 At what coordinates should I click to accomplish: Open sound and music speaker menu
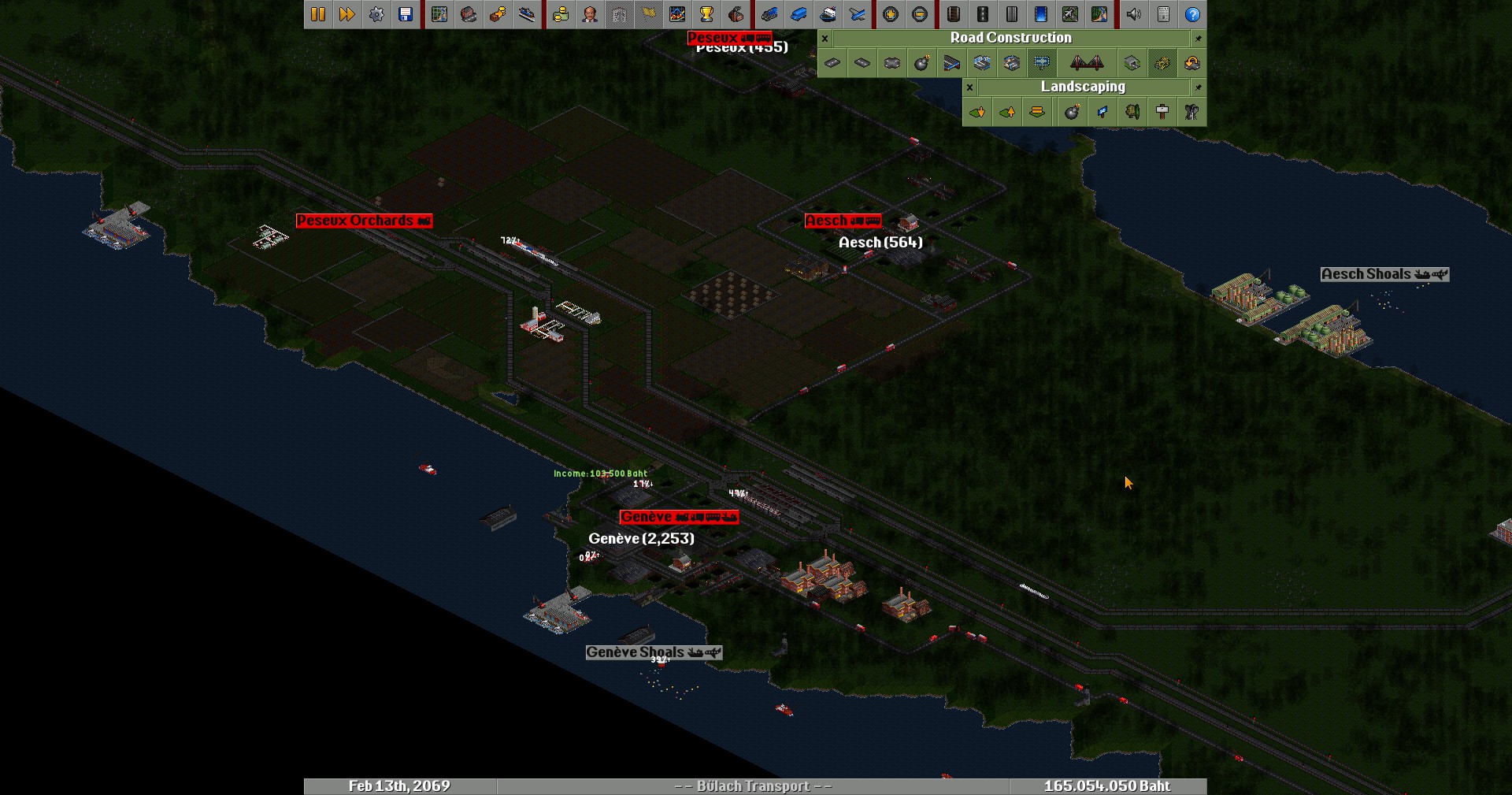tap(1134, 14)
